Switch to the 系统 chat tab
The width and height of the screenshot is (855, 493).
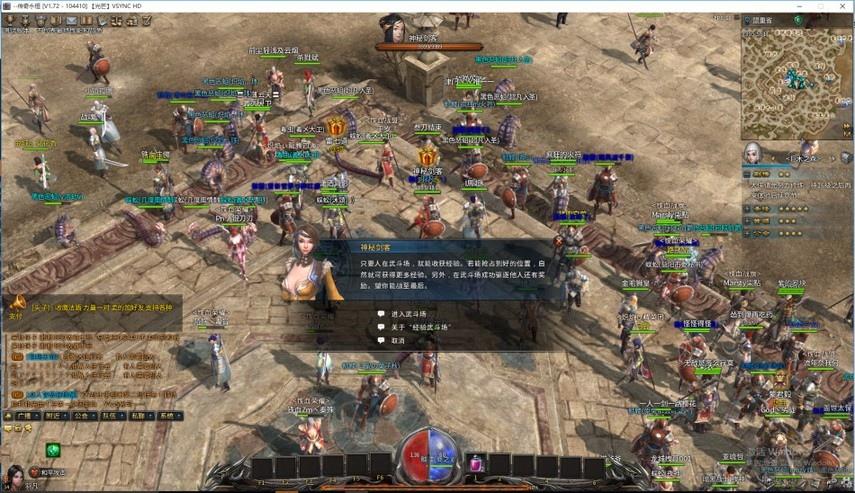pos(169,415)
